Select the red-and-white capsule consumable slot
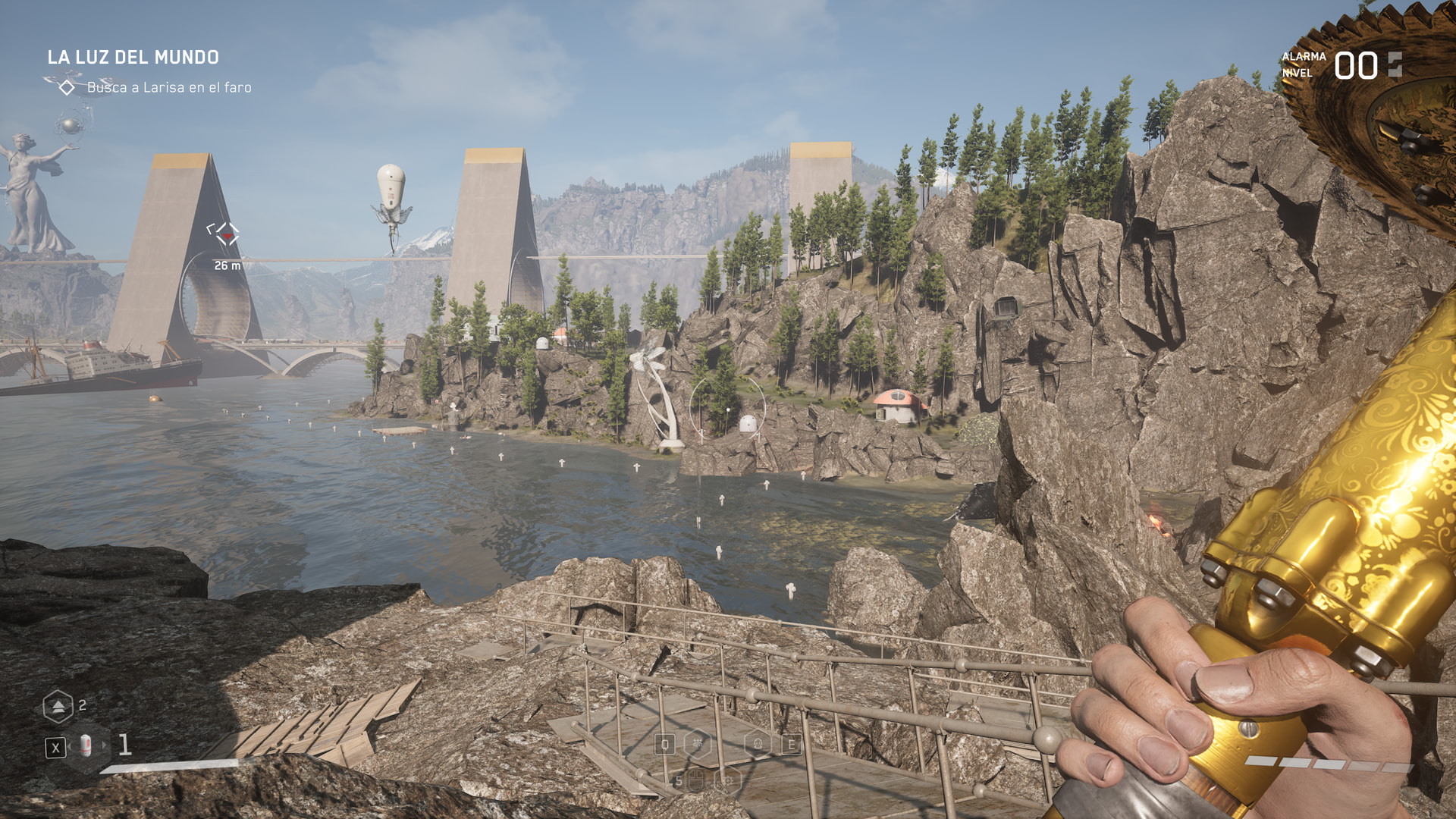The image size is (1456, 819). click(x=86, y=747)
